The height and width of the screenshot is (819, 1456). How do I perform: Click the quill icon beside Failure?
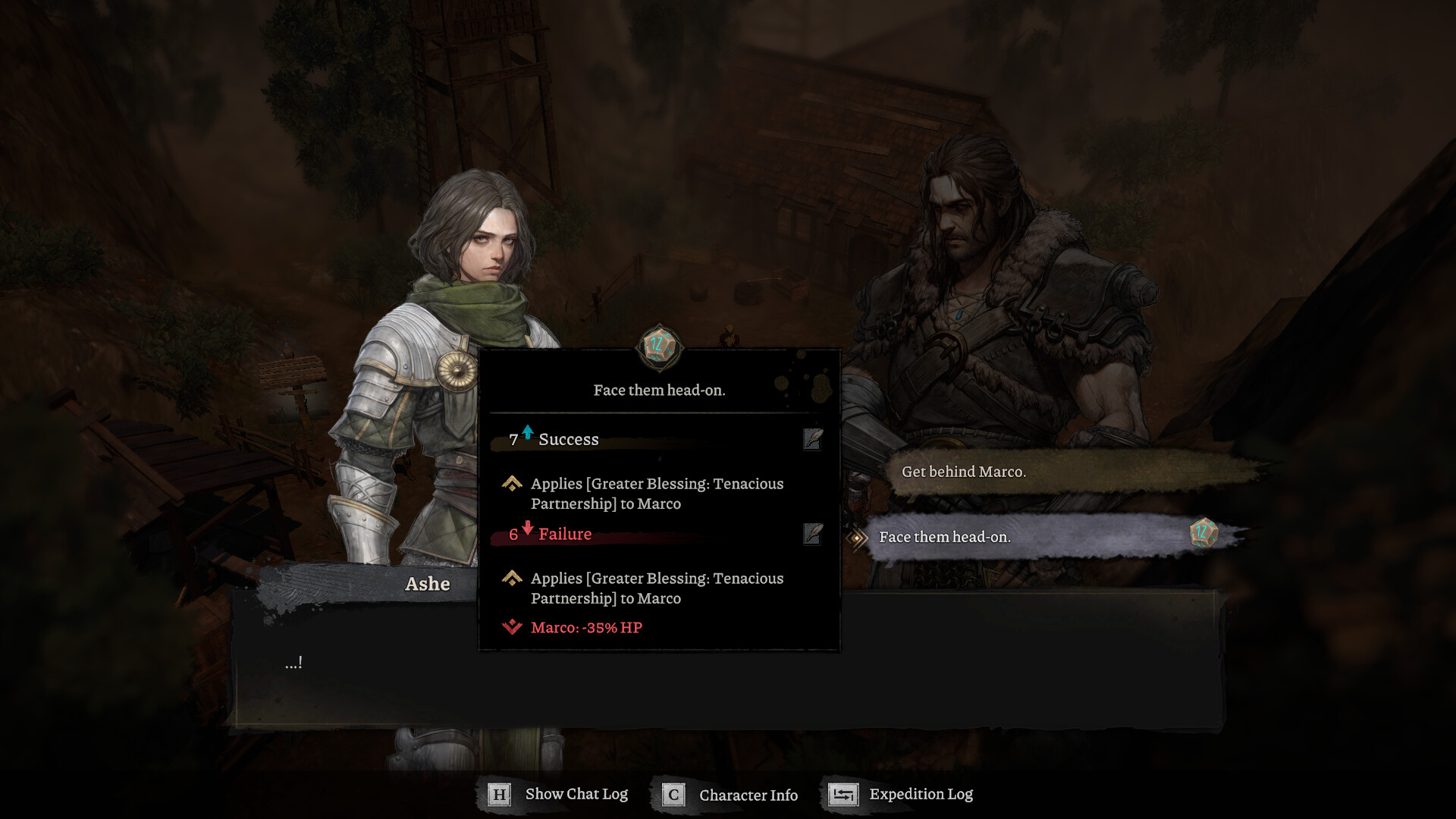click(x=812, y=534)
